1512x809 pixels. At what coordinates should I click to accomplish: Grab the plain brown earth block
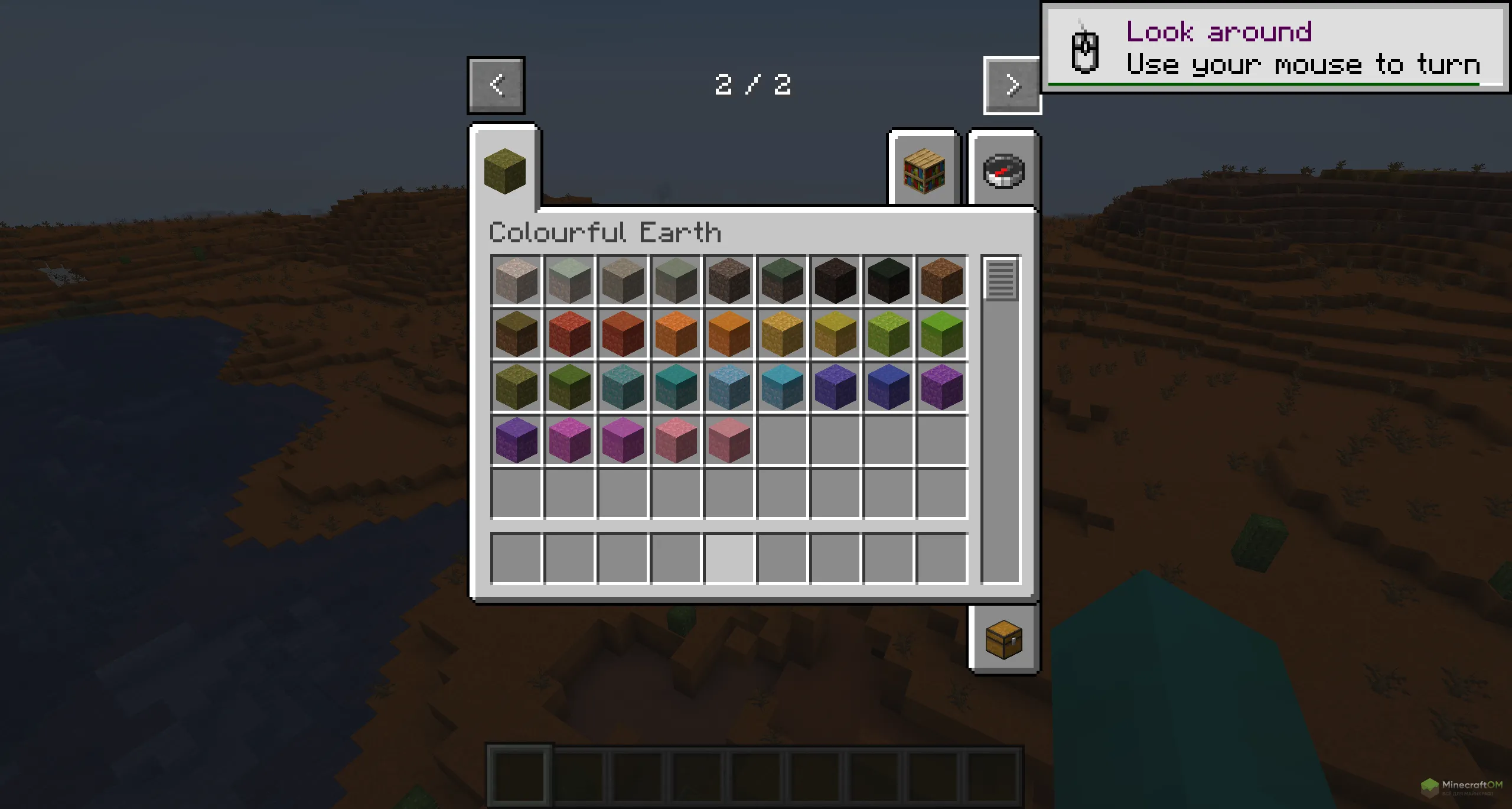click(x=941, y=280)
